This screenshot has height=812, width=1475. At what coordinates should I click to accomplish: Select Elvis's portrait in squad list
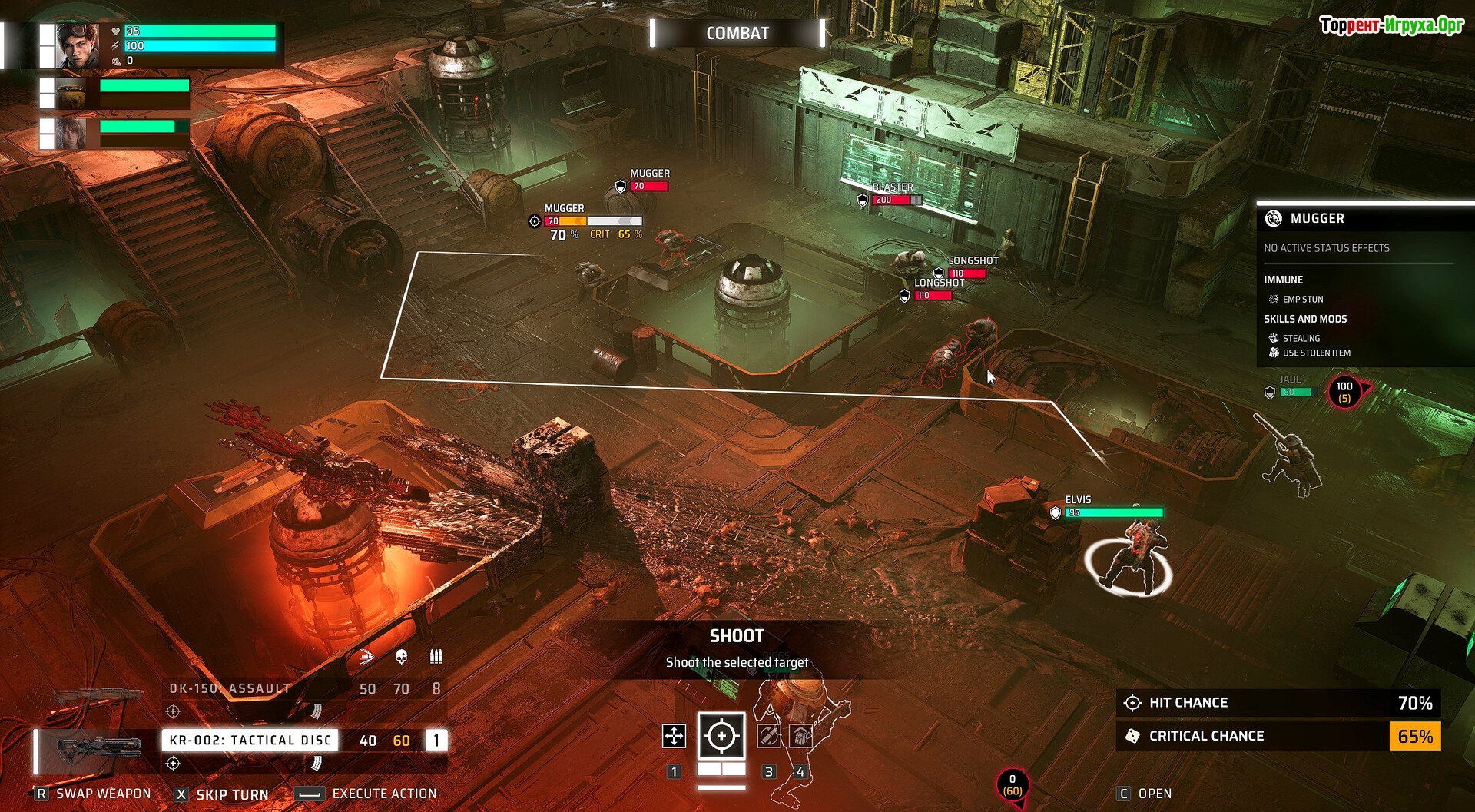pyautogui.click(x=77, y=45)
